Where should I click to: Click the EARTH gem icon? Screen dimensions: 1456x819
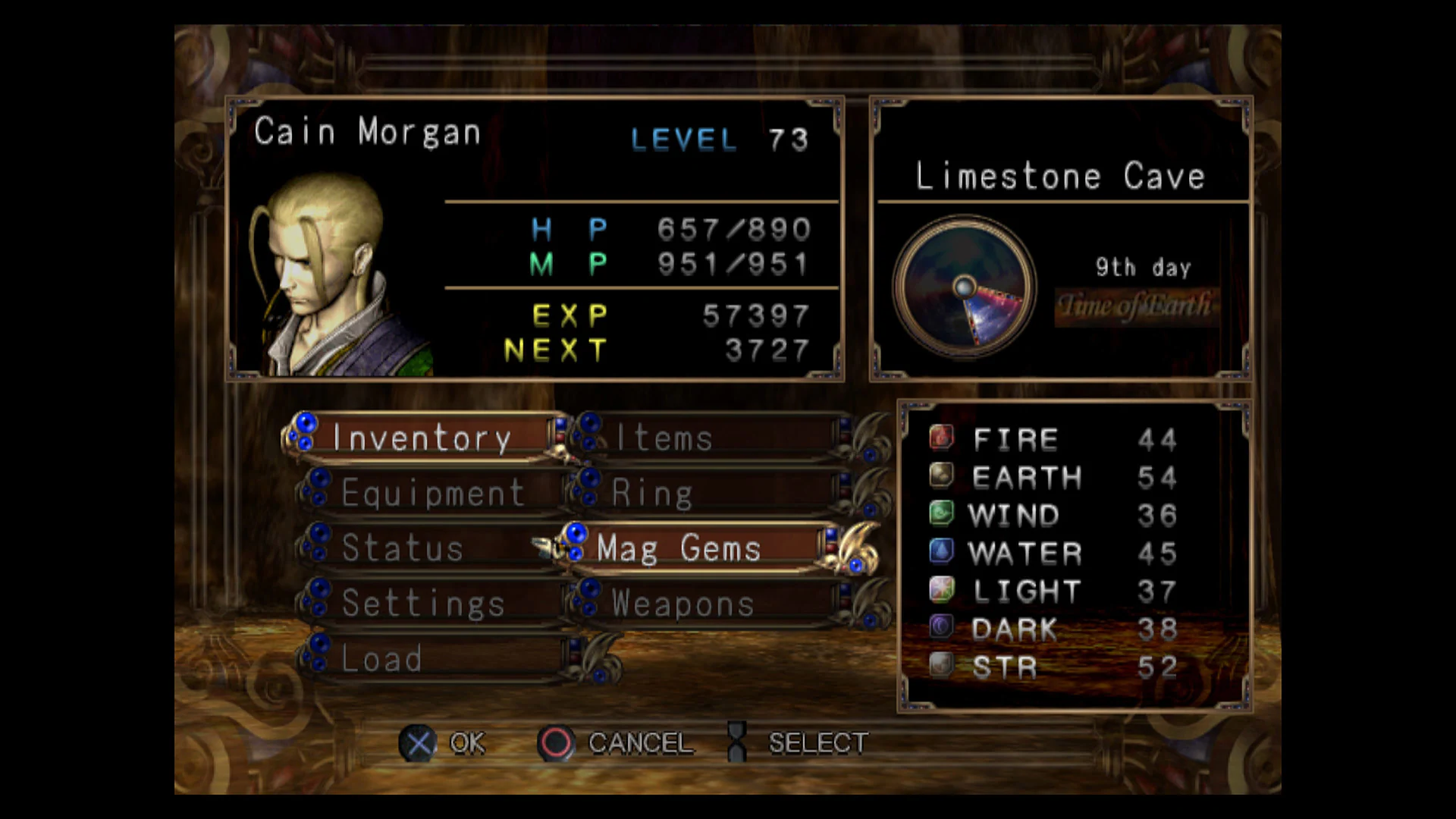940,476
